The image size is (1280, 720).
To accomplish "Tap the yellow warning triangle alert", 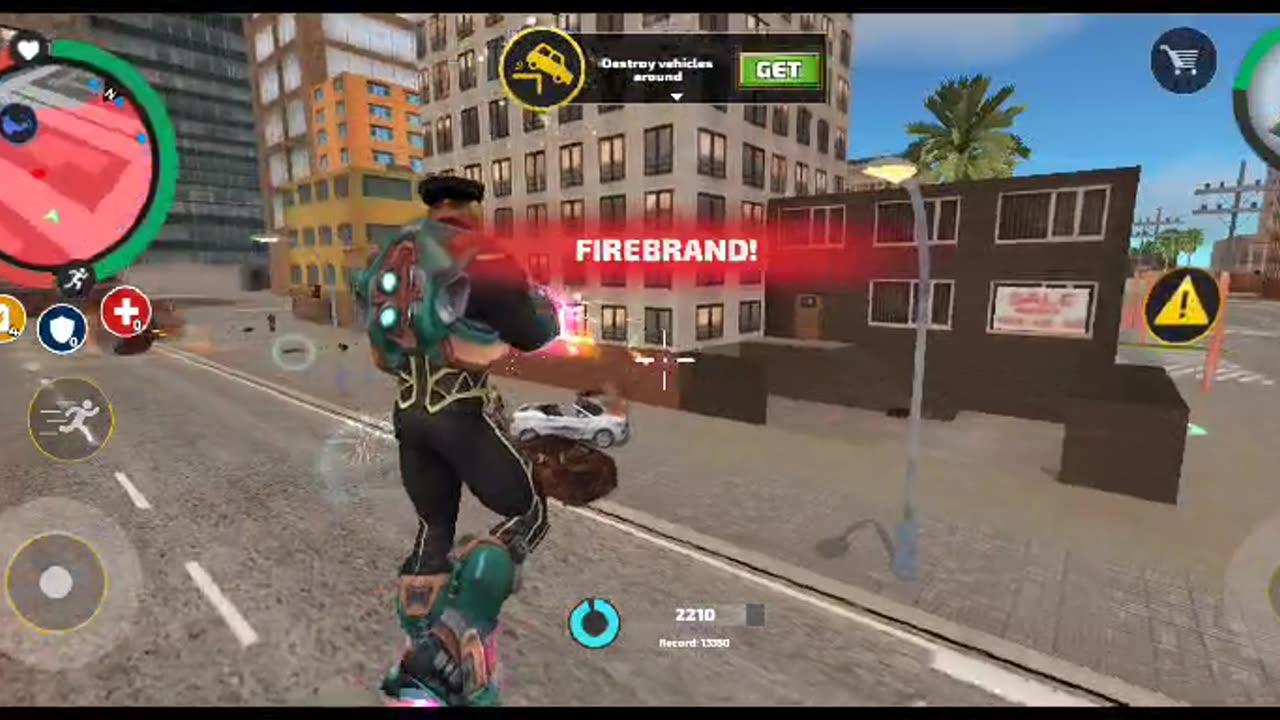I will (1183, 310).
